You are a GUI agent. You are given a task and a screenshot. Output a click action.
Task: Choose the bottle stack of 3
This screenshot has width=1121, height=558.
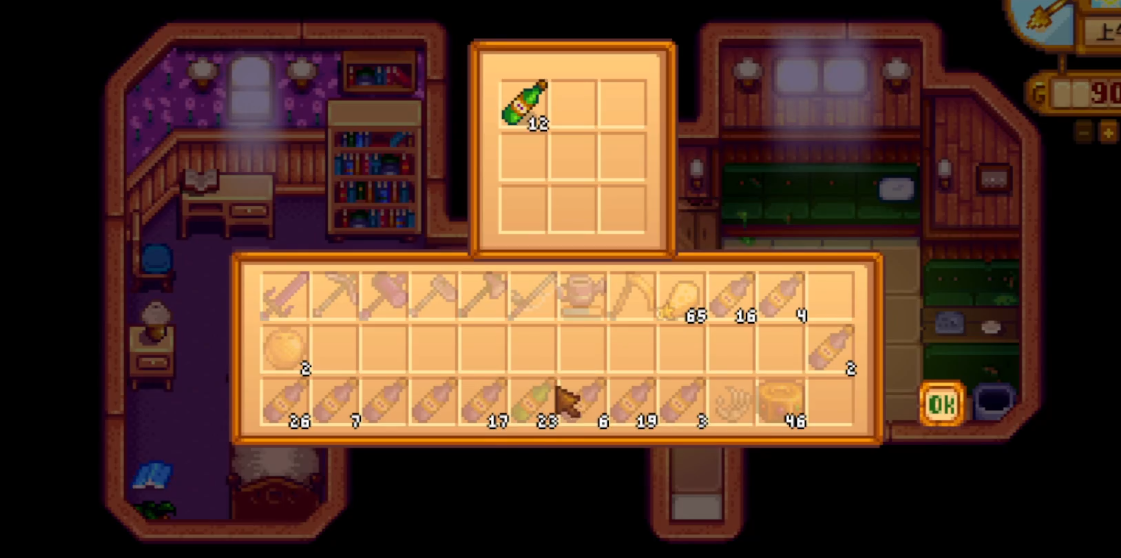pos(682,400)
